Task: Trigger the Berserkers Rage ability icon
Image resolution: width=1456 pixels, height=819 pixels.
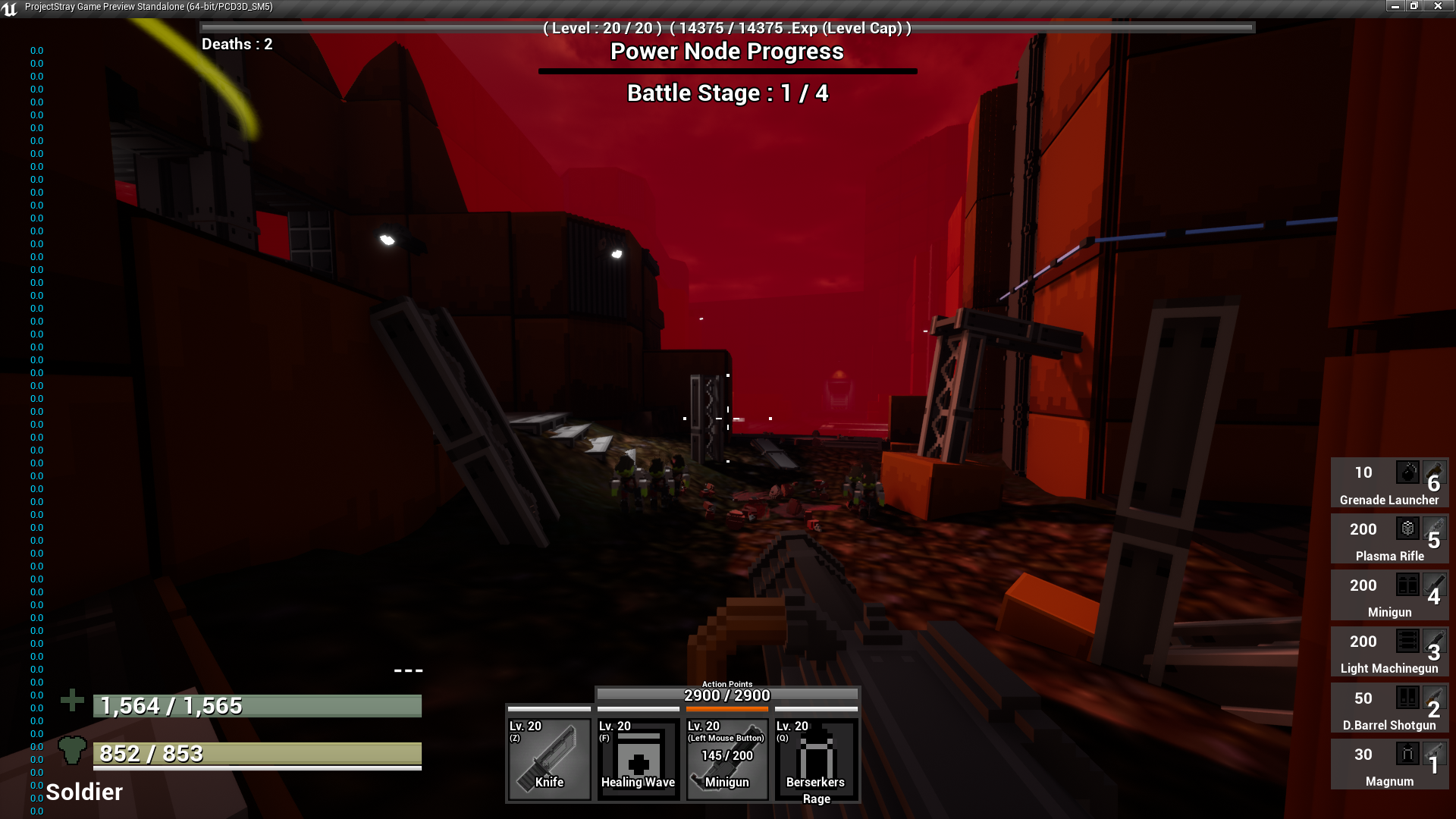Action: 815,758
